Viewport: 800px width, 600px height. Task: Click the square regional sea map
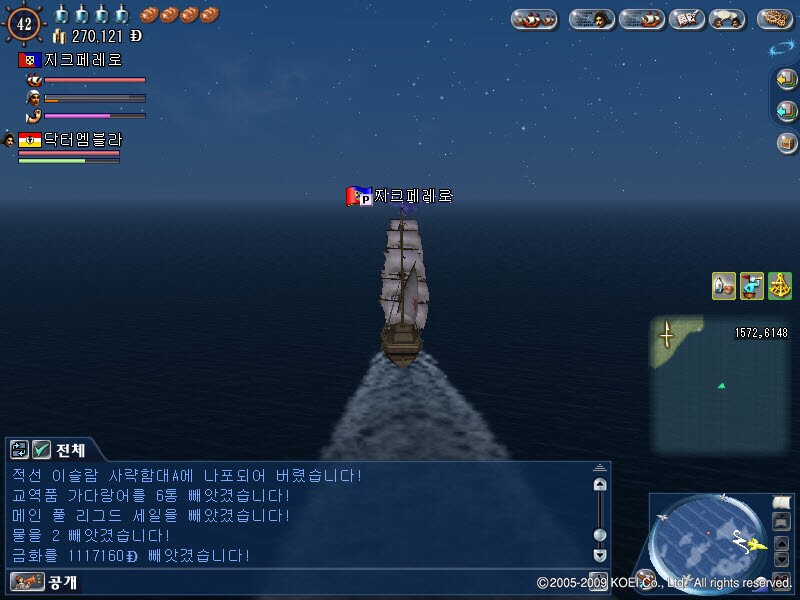click(719, 384)
